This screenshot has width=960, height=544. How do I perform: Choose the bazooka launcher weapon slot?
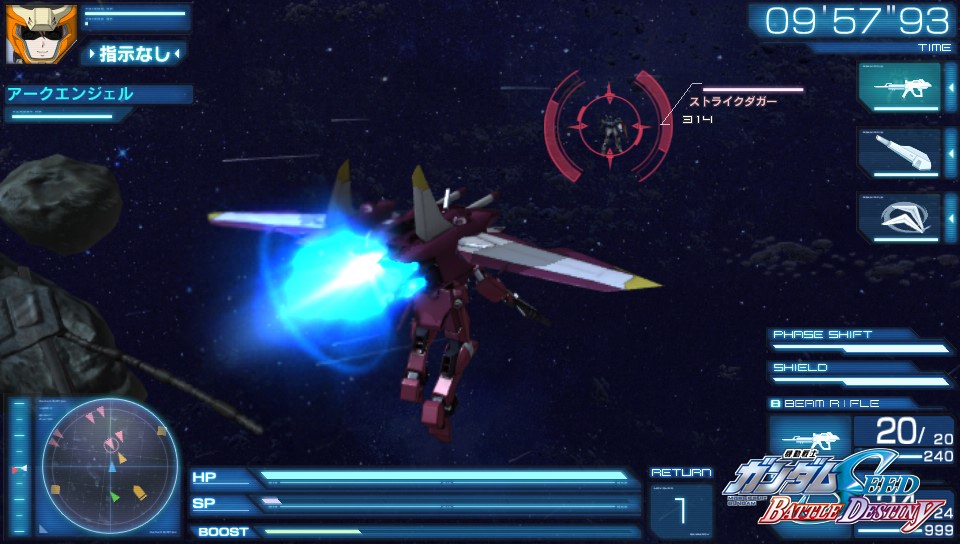[x=899, y=152]
